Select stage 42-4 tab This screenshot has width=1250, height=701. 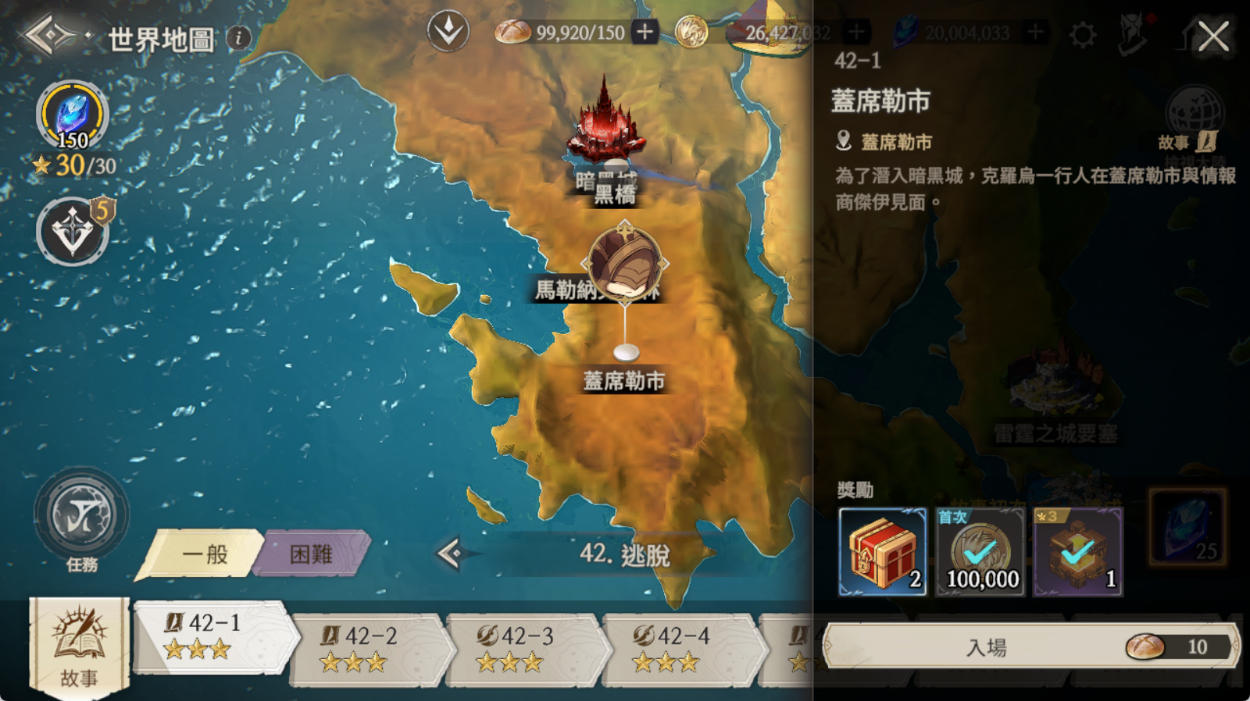click(680, 648)
